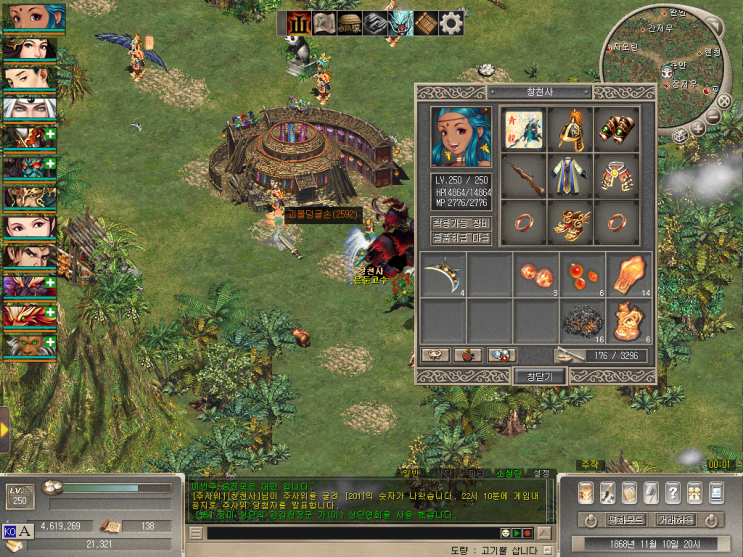Image resolution: width=743 pixels, height=557 pixels.
Task: Click the 착용가능 장비 button
Action: pyautogui.click(x=461, y=222)
